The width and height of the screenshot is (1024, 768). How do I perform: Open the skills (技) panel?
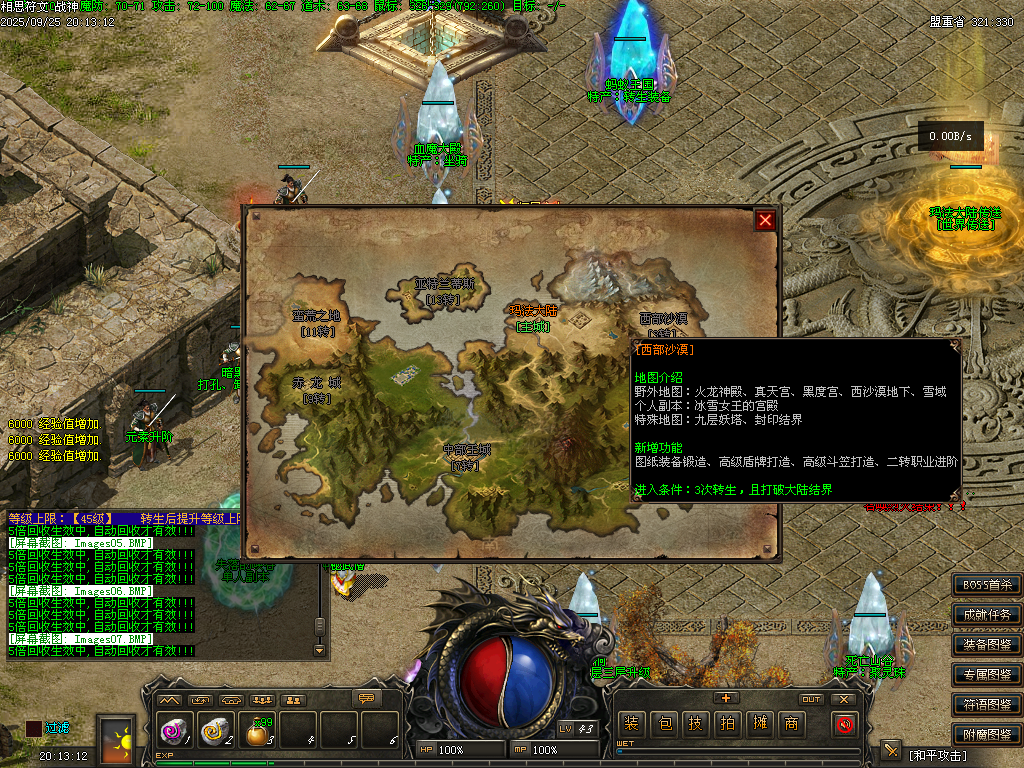click(x=695, y=724)
